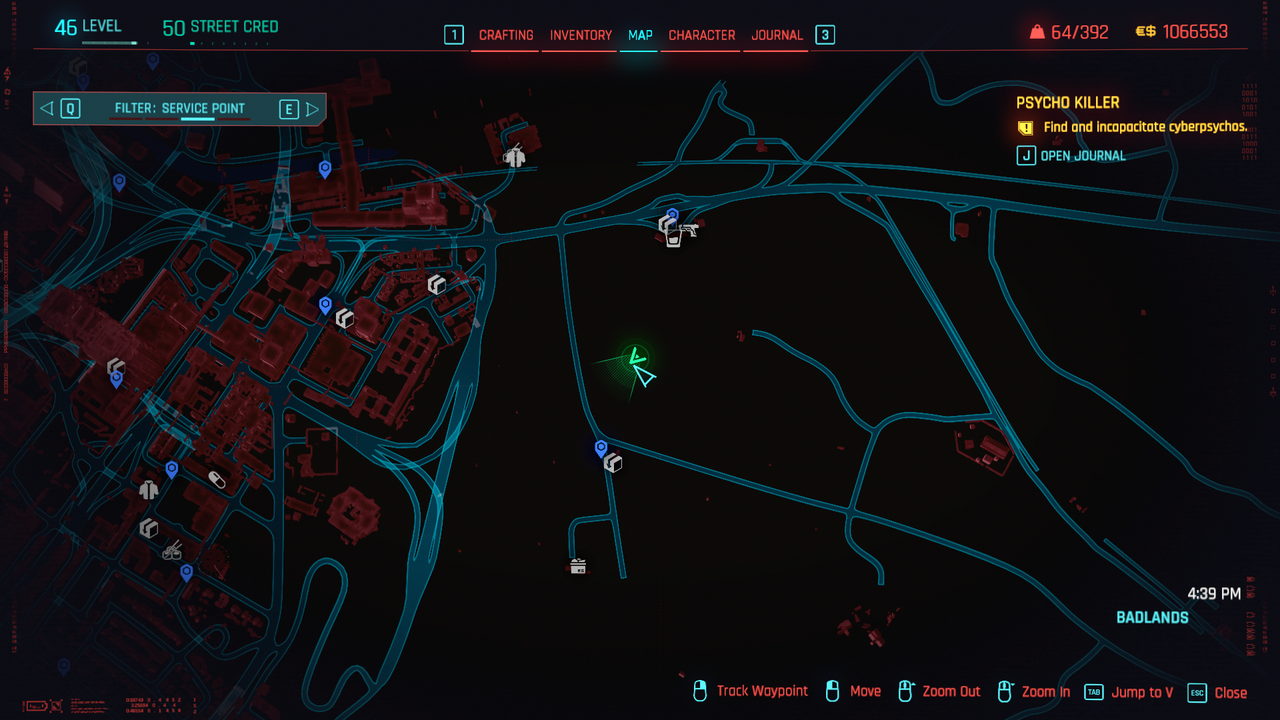Select the green player position marker
The width and height of the screenshot is (1280, 720).
634,356
